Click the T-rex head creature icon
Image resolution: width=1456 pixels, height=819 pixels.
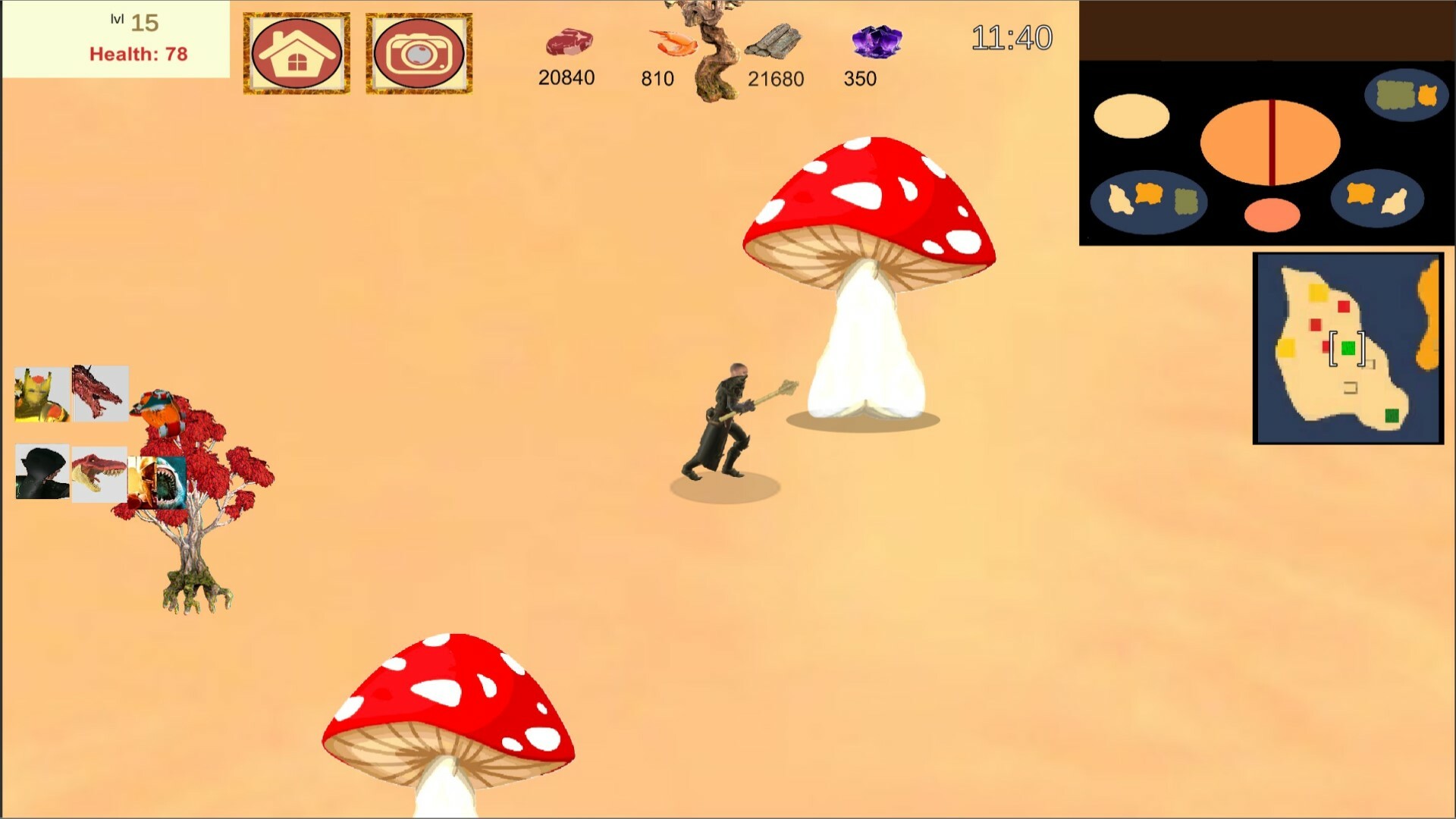[99, 472]
